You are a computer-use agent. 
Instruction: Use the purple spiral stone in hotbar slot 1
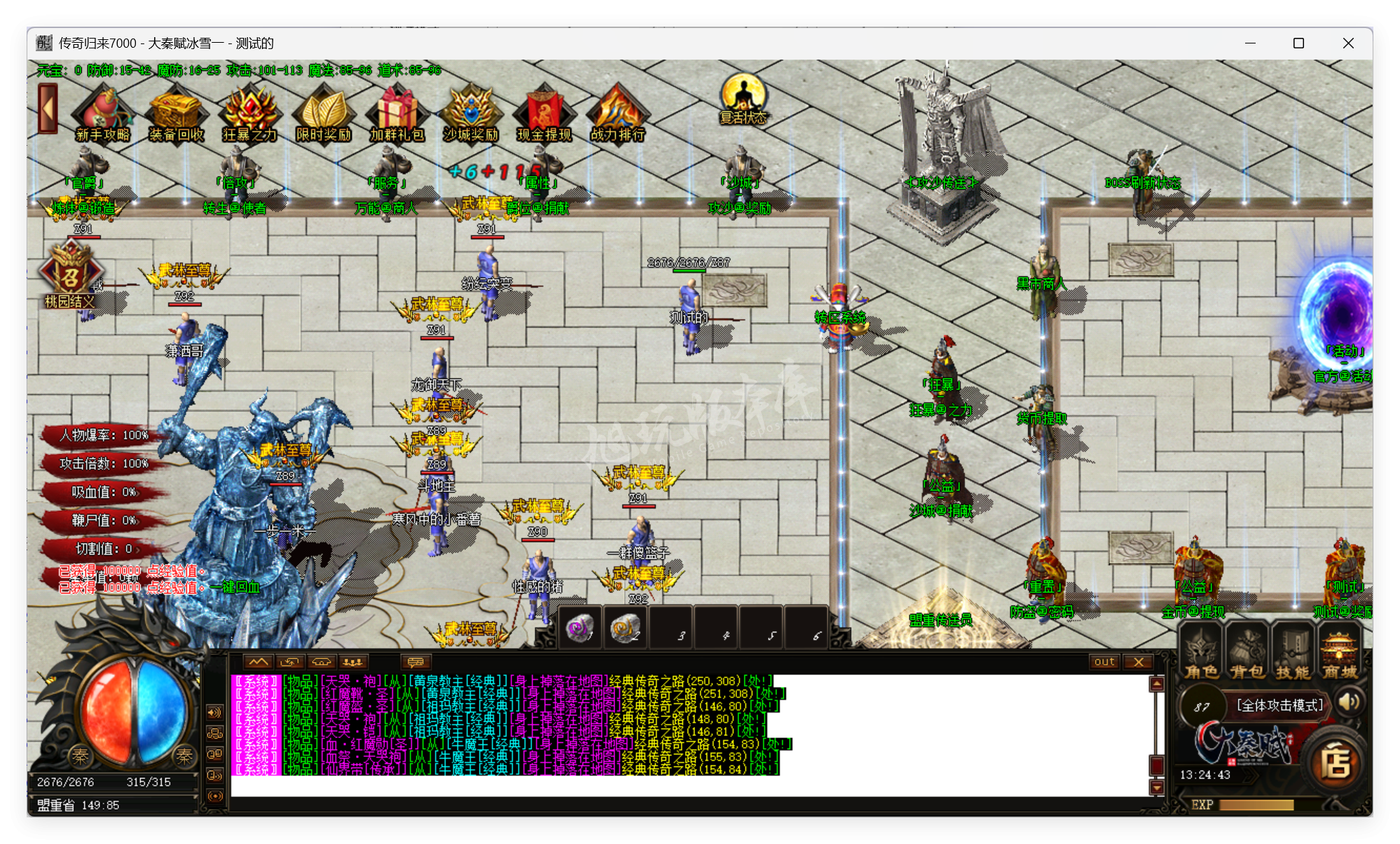coord(580,627)
